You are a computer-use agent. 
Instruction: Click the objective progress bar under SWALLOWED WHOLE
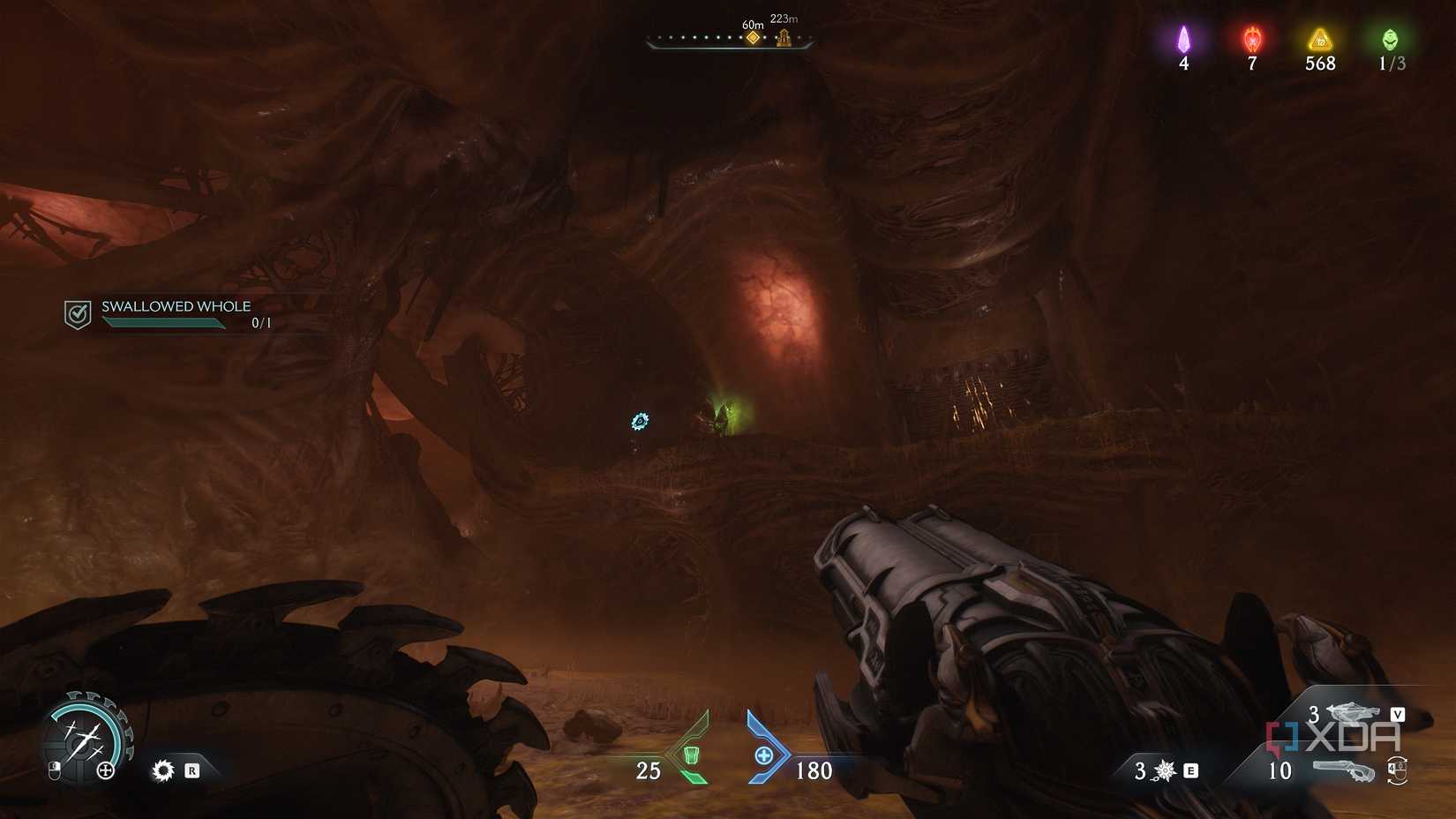(163, 322)
